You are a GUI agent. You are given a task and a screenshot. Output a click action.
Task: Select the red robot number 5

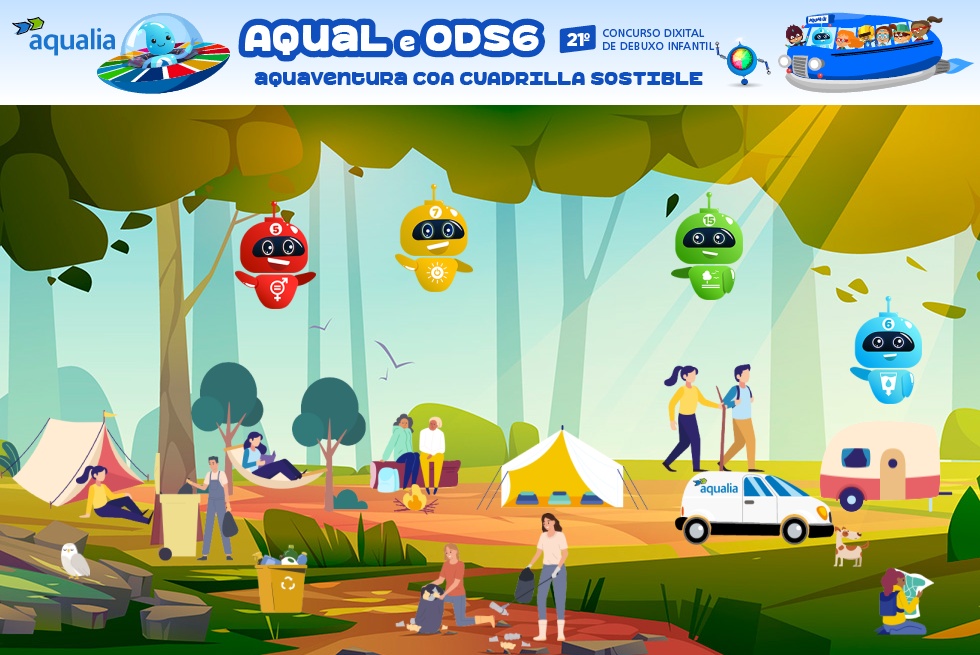(275, 258)
